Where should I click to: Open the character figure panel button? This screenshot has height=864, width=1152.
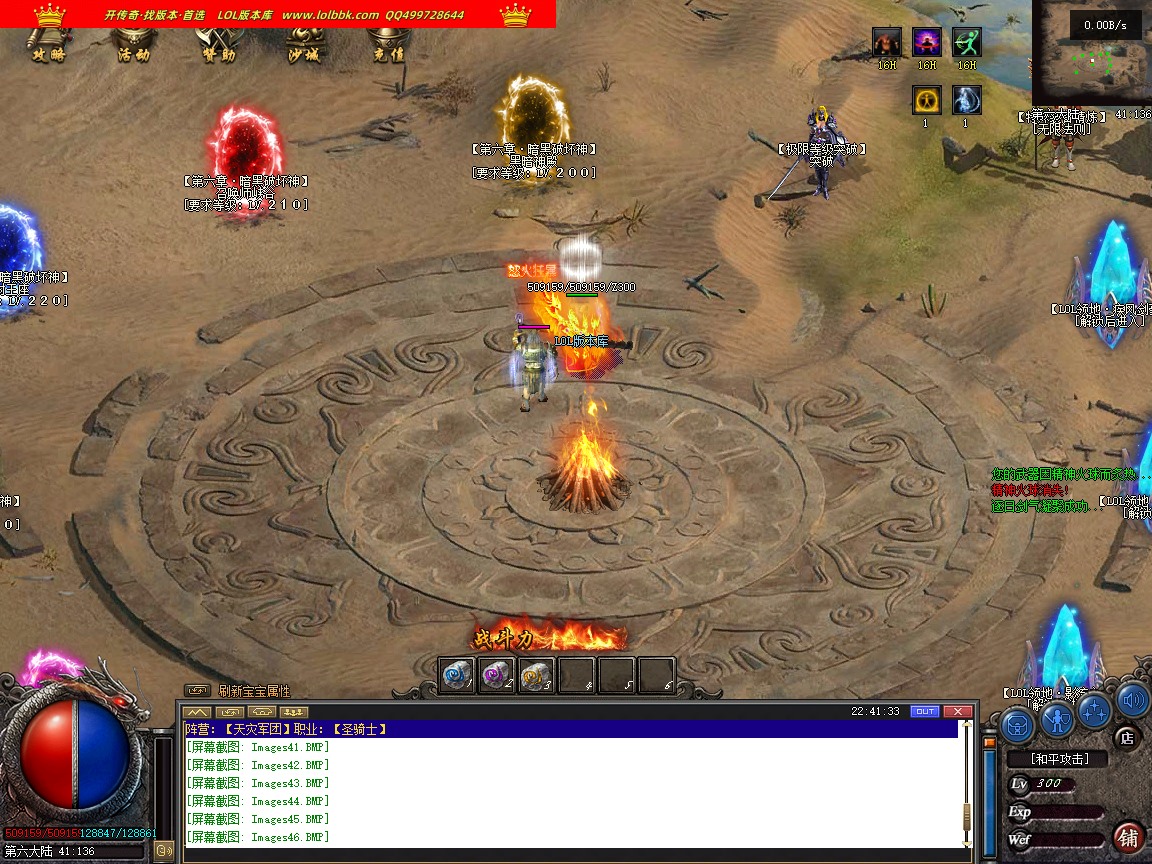click(x=1056, y=718)
